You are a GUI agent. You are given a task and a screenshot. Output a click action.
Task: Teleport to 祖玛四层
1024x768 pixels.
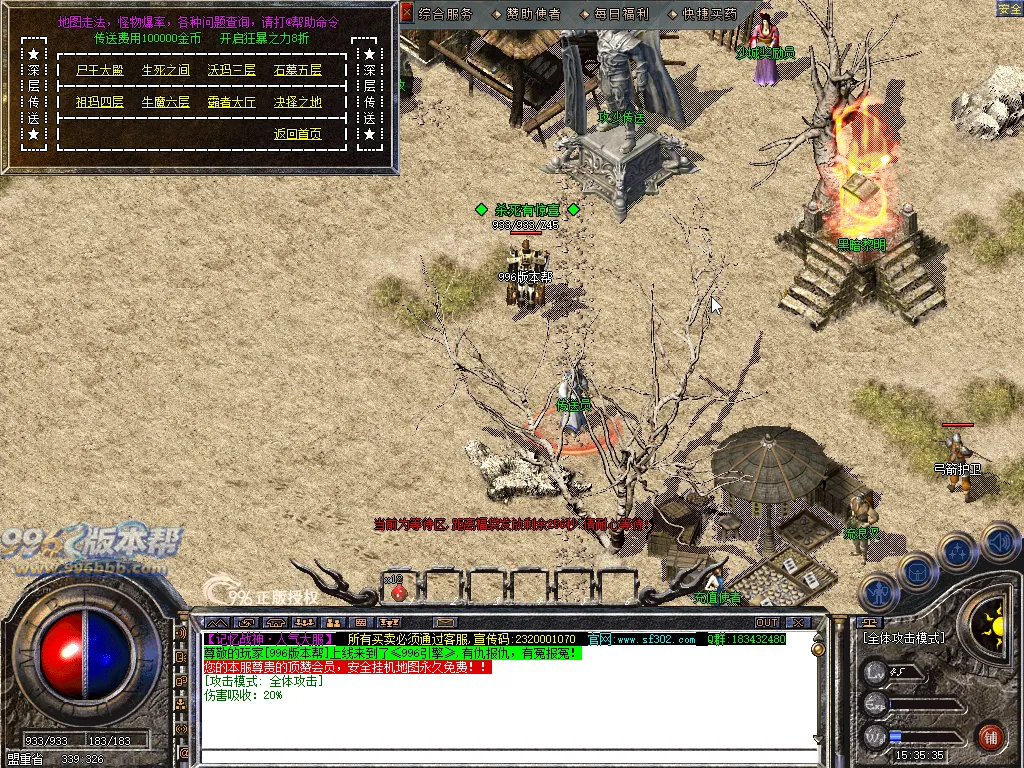click(99, 102)
